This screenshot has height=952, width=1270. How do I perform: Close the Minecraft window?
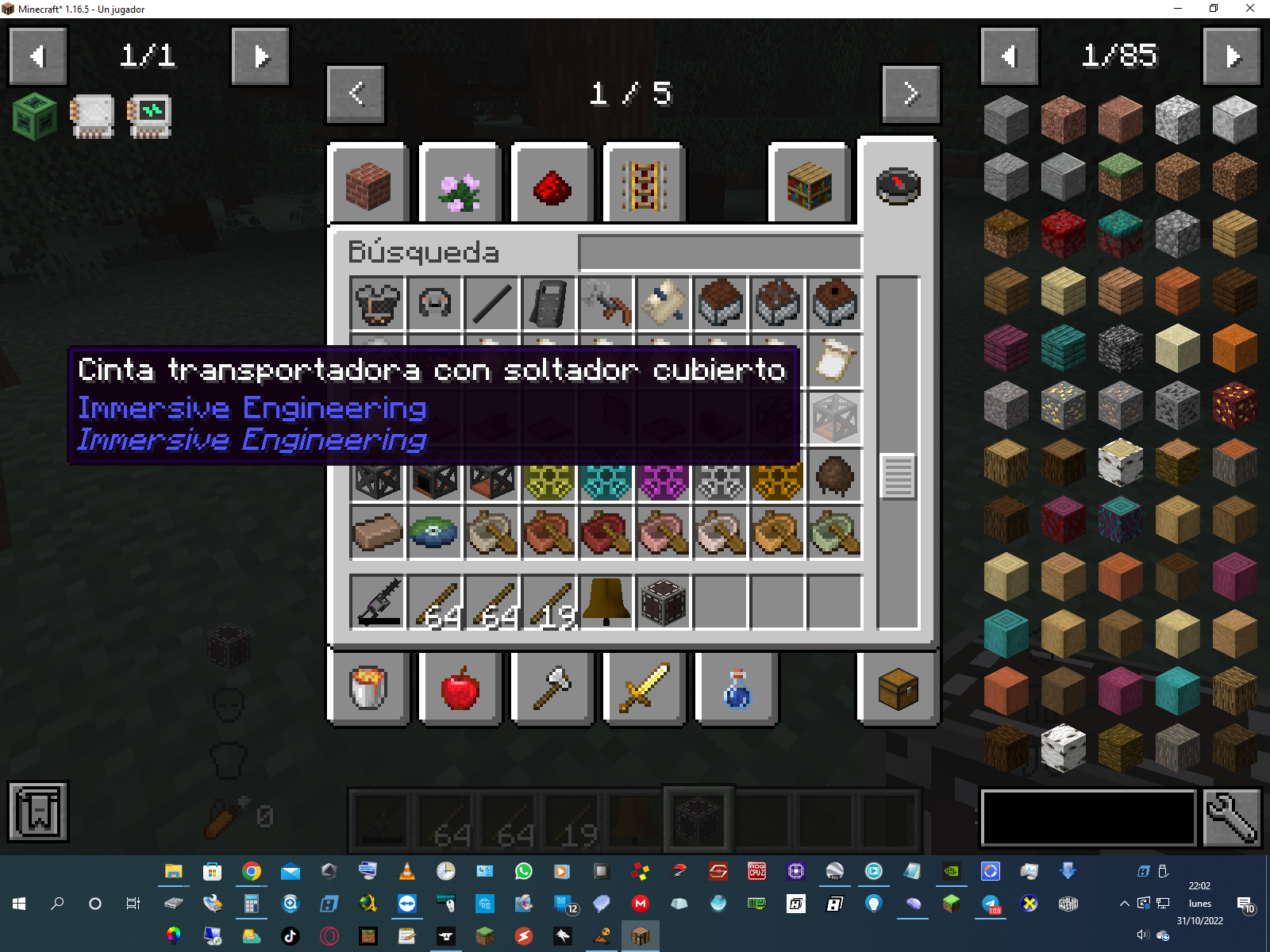tap(1249, 9)
